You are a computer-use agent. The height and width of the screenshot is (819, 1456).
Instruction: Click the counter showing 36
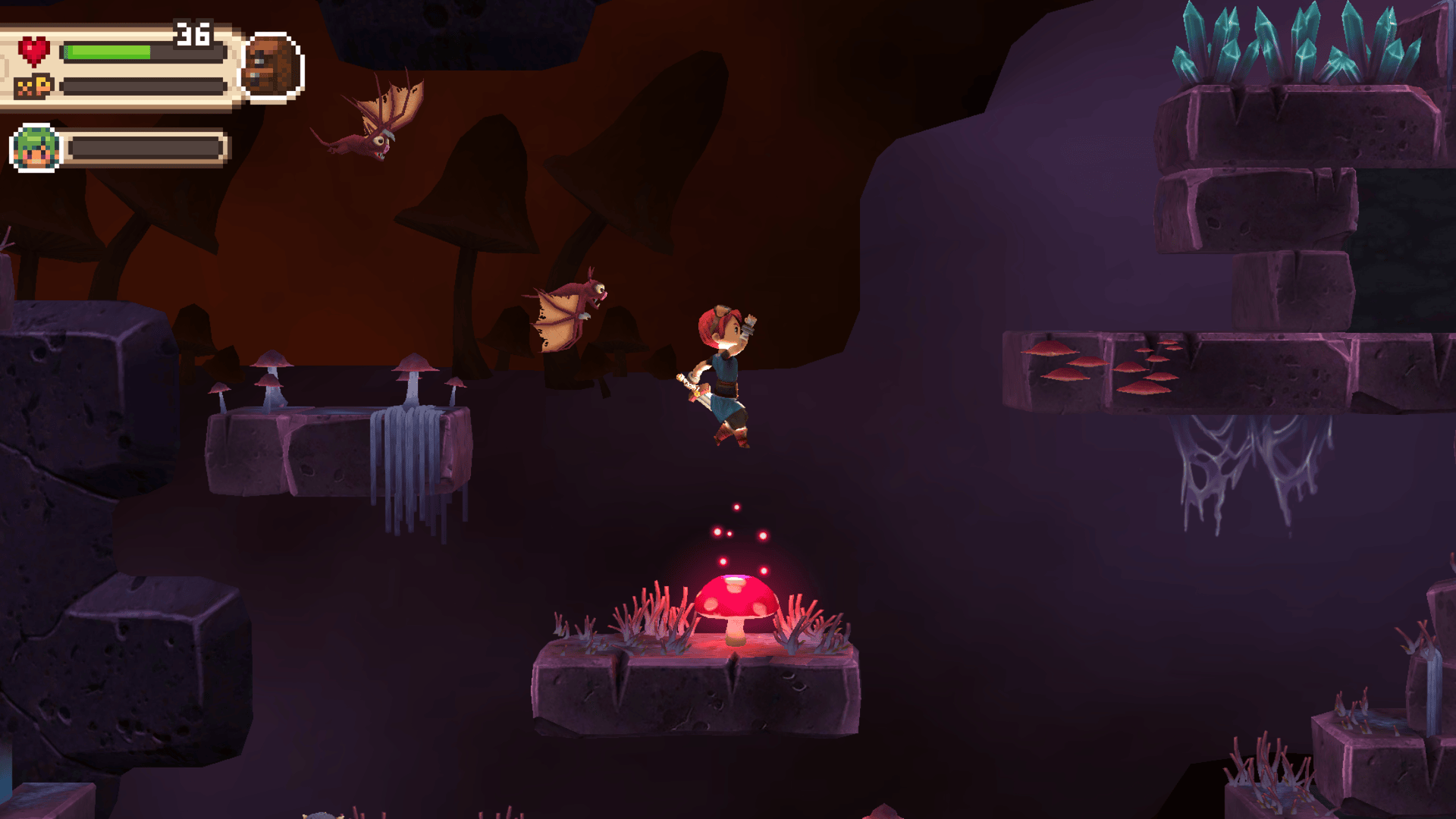(195, 33)
